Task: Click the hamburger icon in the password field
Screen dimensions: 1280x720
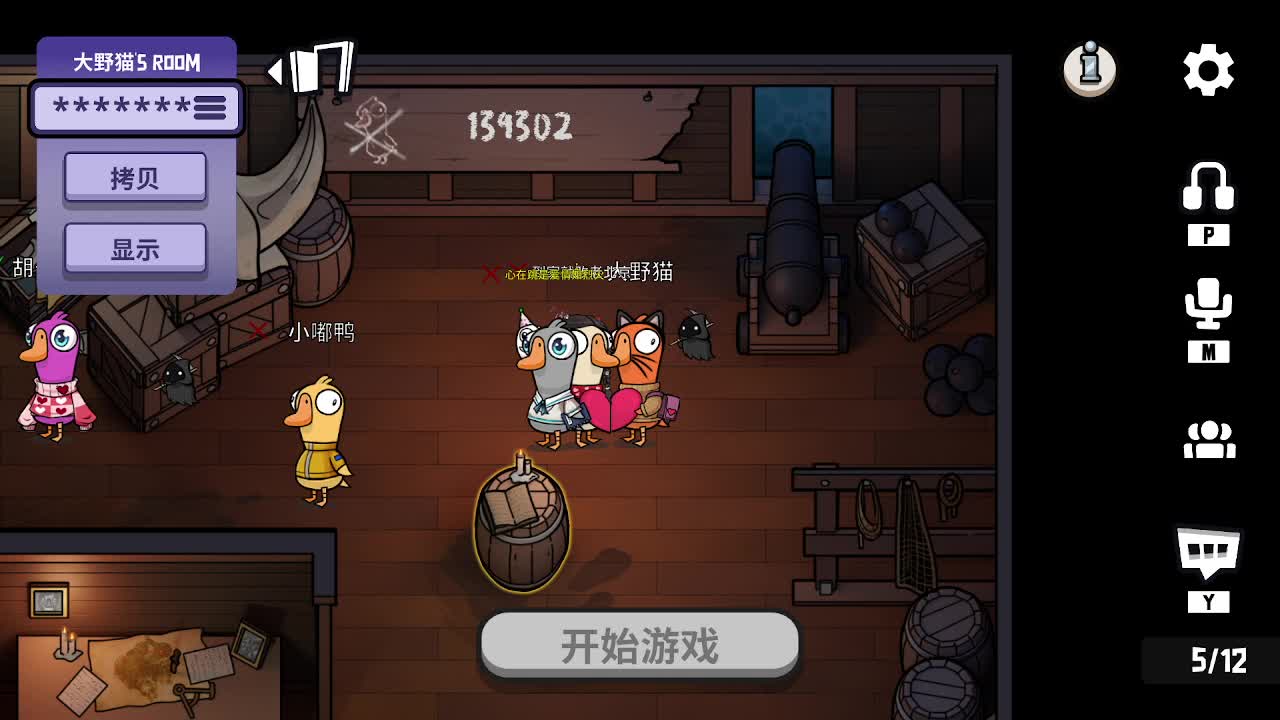Action: (x=210, y=108)
